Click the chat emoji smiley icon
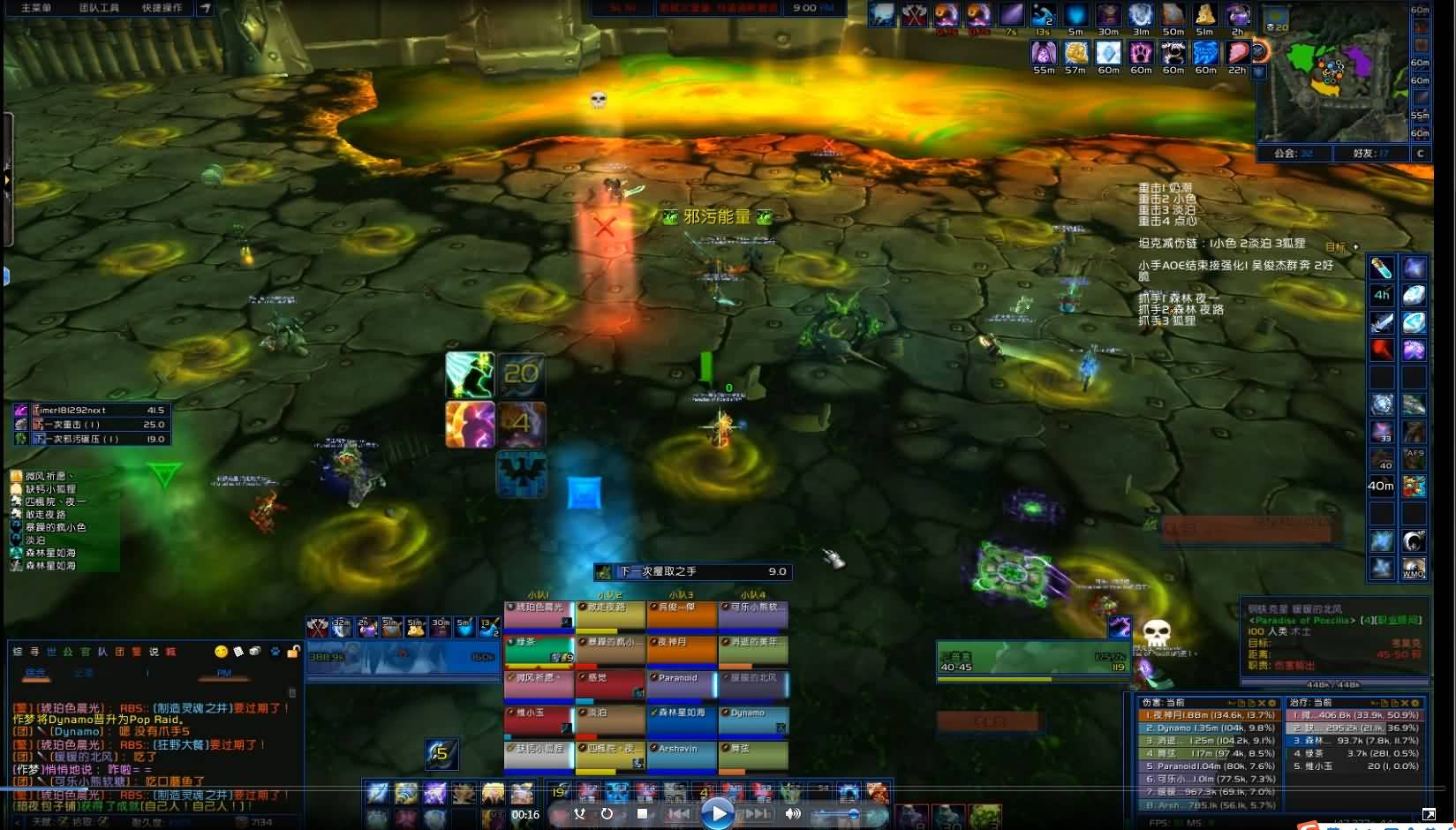1456x830 pixels. [x=221, y=652]
